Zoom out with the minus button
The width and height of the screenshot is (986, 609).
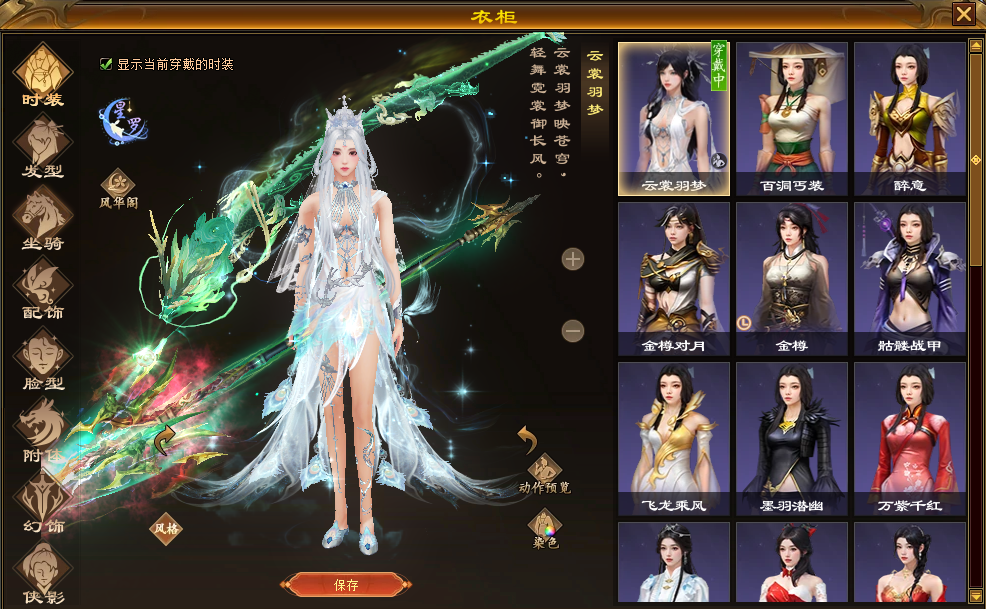[573, 330]
